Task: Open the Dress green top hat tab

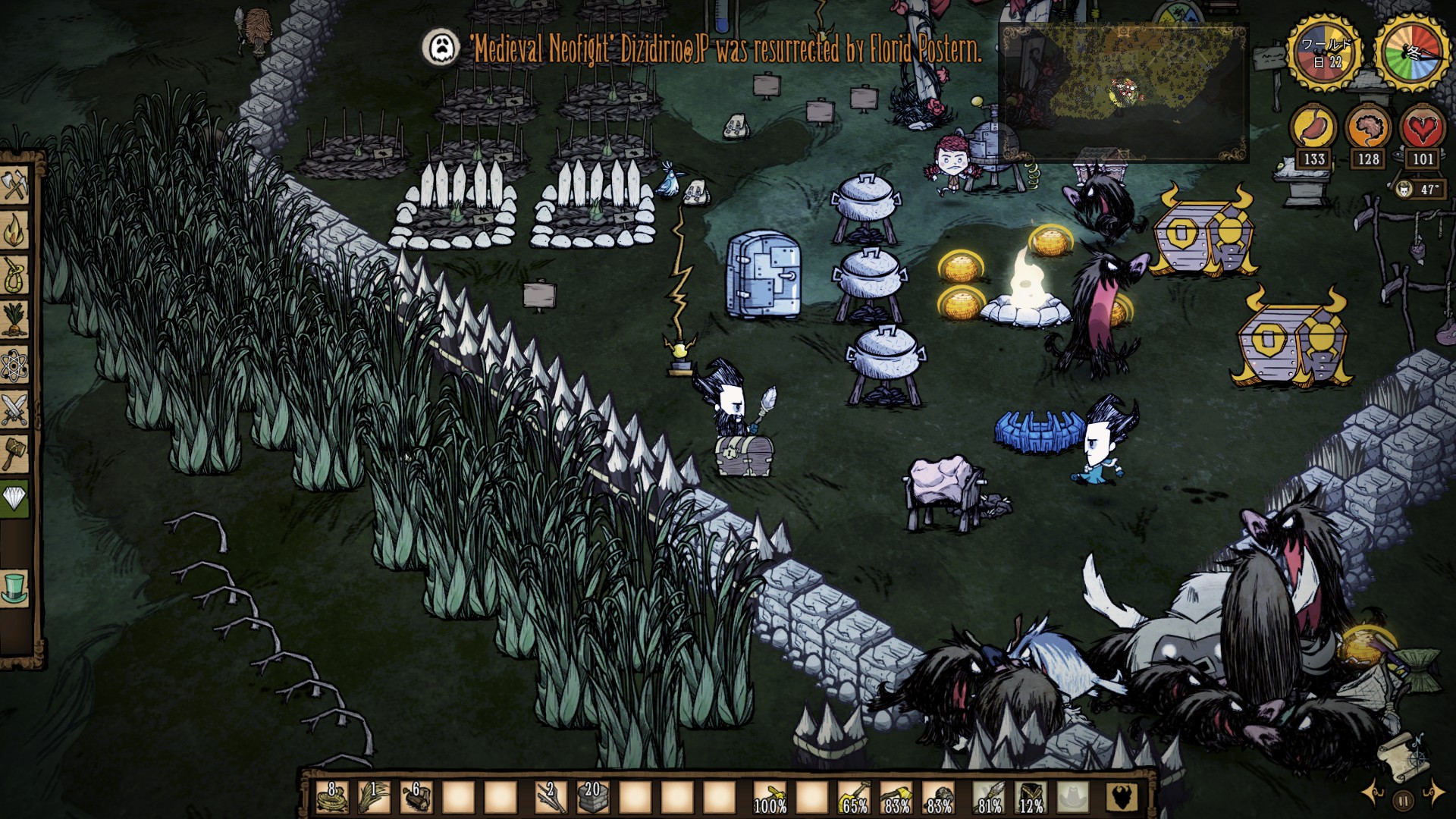Action: (15, 588)
